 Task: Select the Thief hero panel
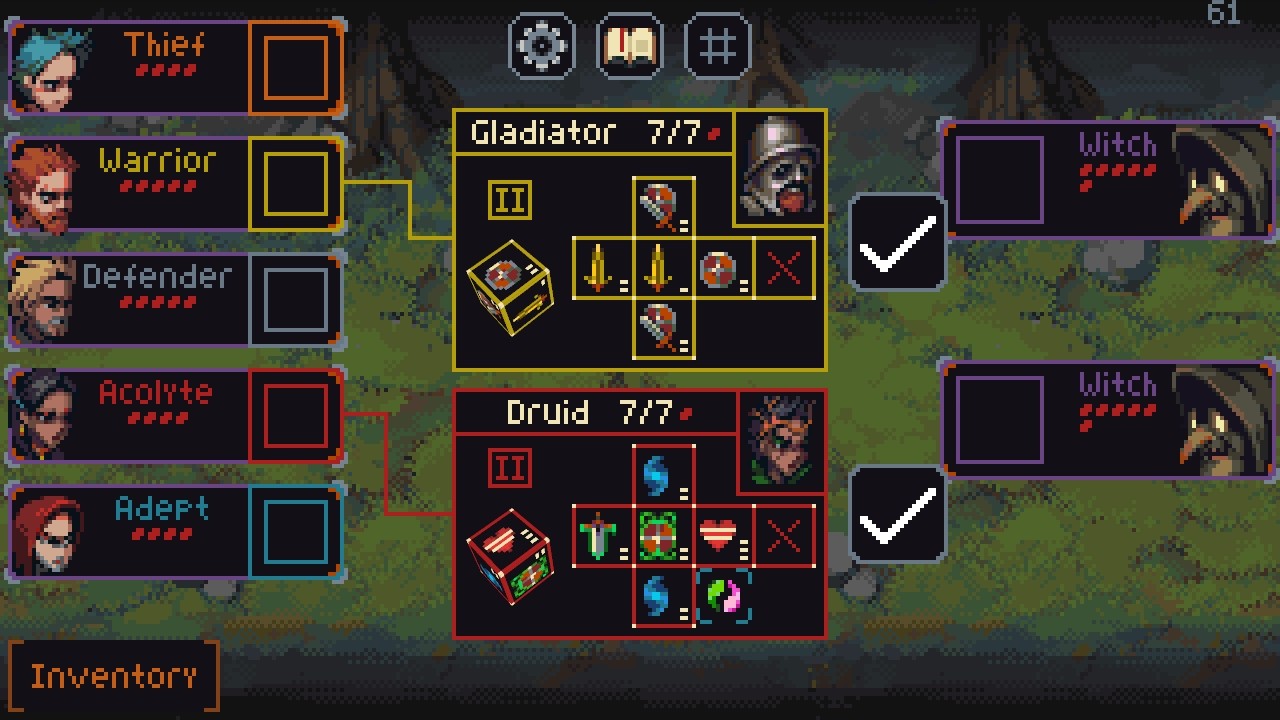(x=130, y=68)
